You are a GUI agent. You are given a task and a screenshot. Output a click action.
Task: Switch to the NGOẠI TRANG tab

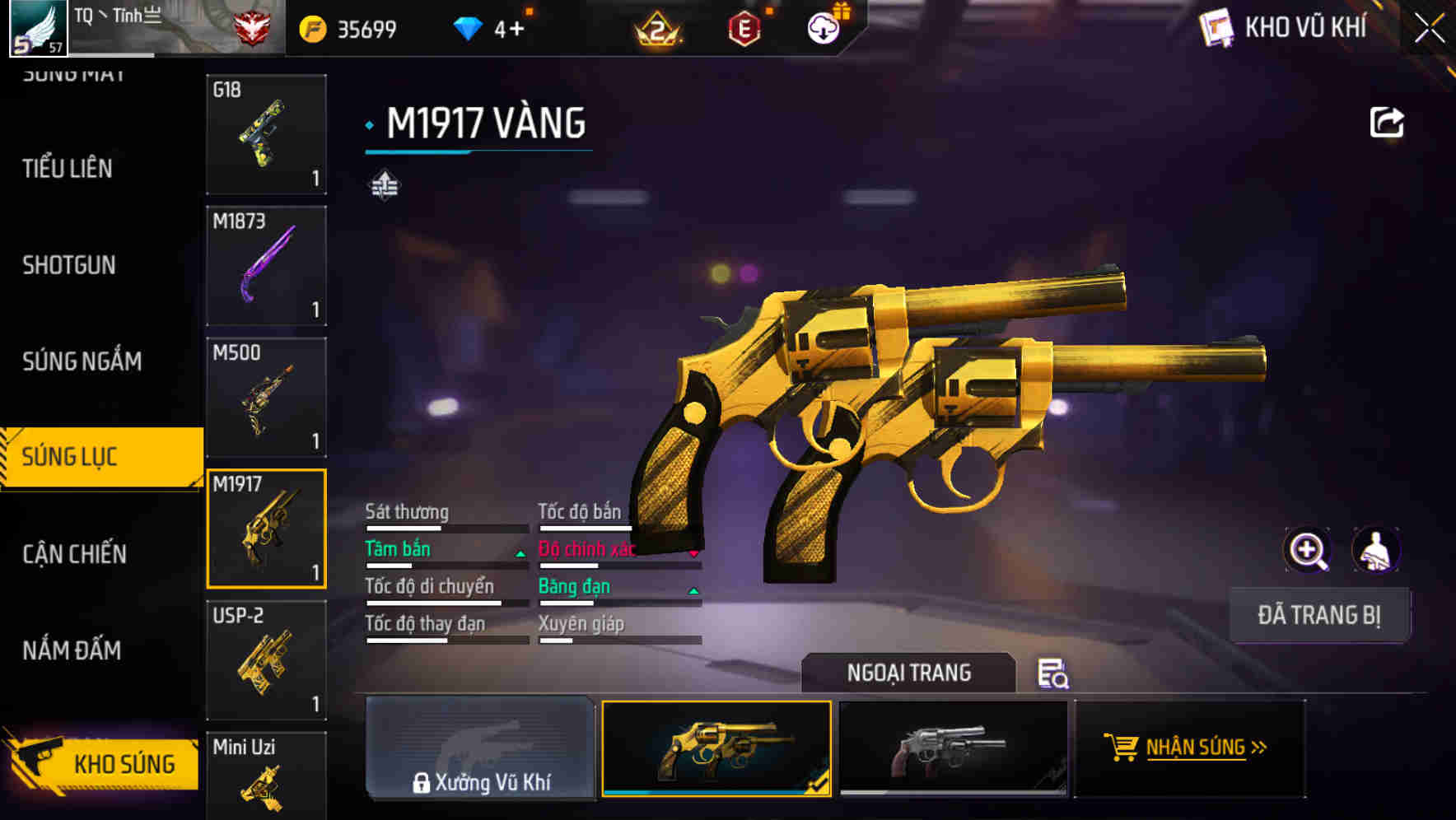click(x=909, y=673)
